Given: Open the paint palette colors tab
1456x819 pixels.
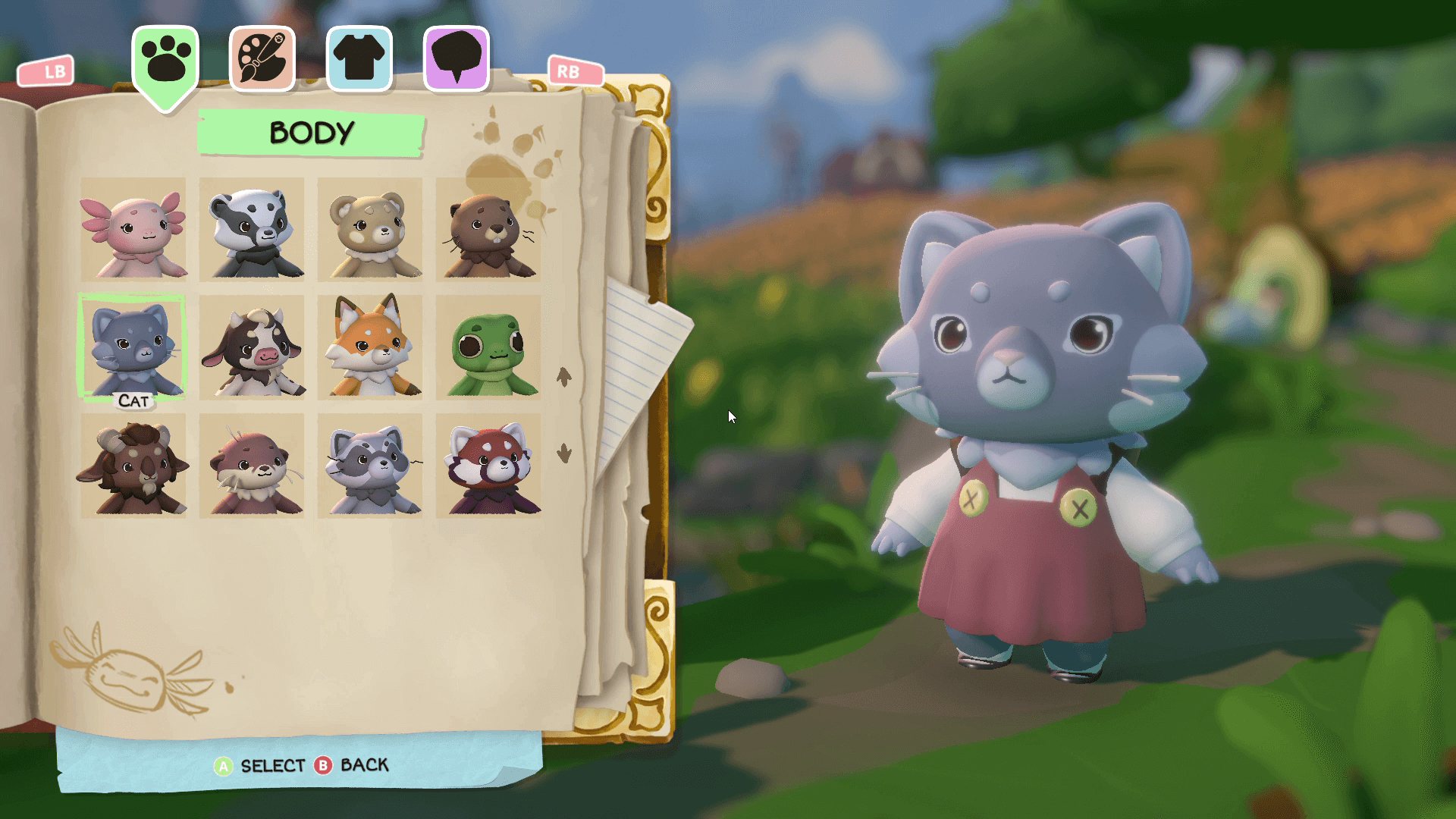Looking at the screenshot, I should [262, 58].
